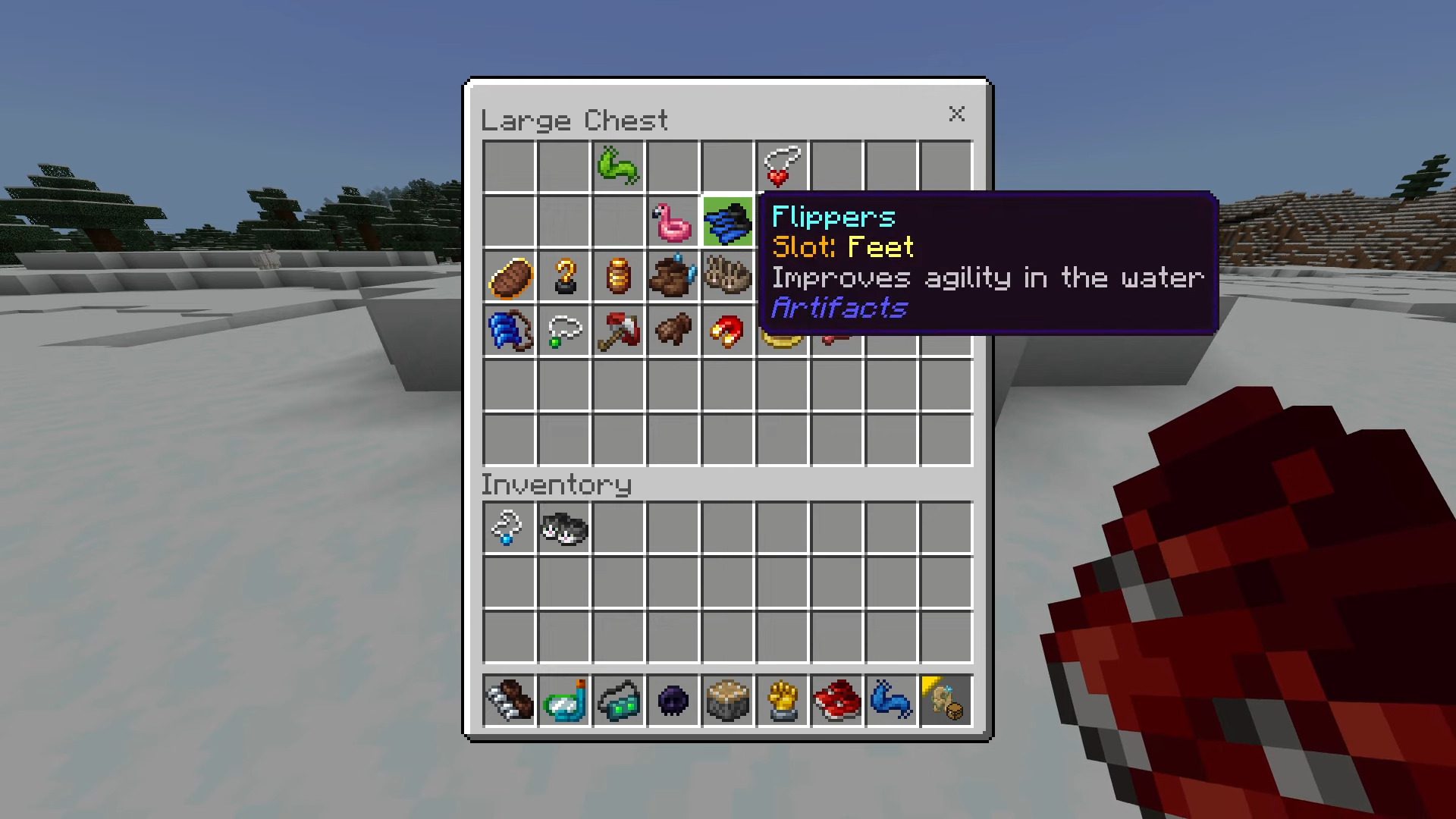Select the Flippers in the chest

coord(727,221)
